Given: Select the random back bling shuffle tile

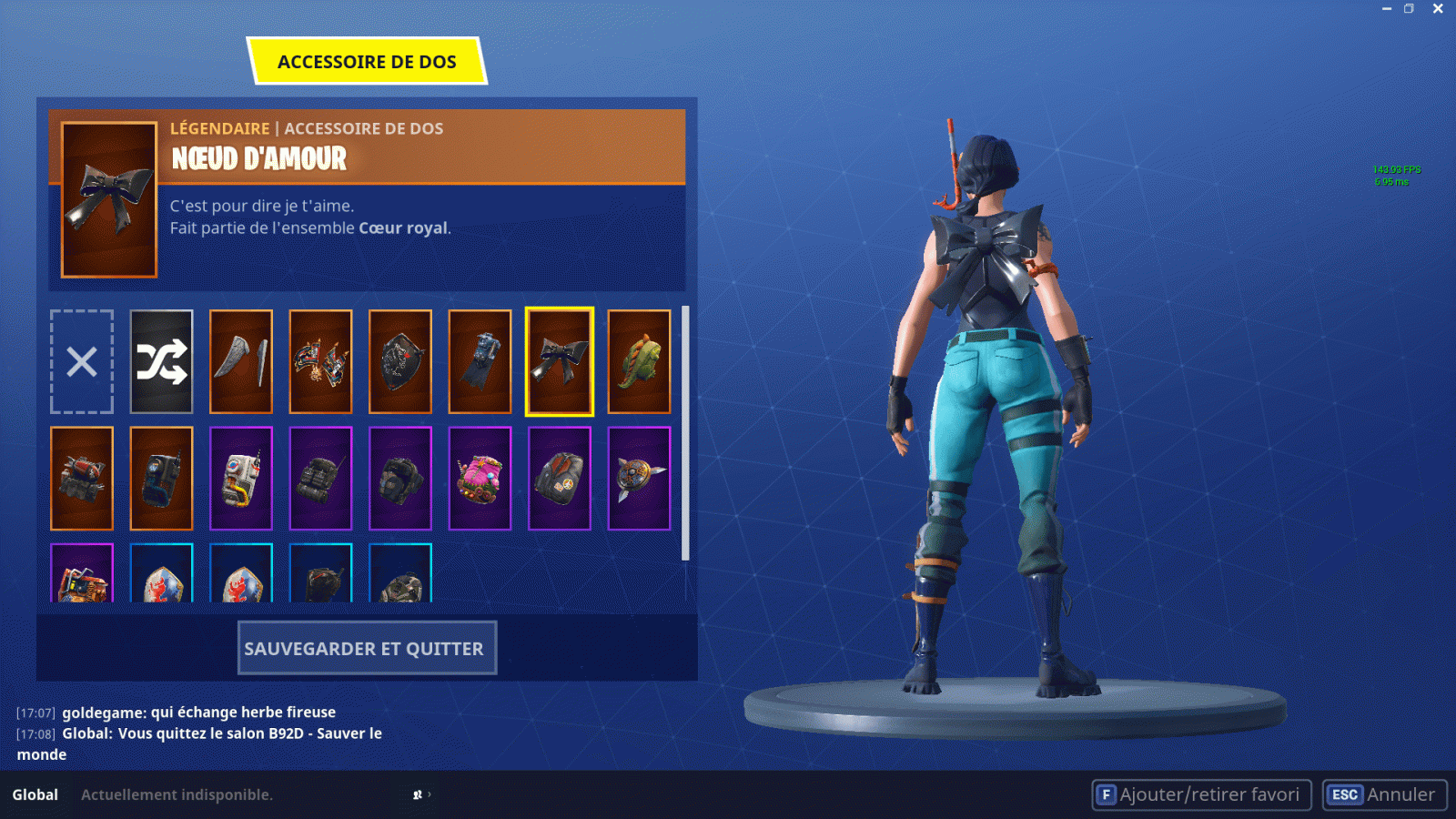Looking at the screenshot, I should click(x=161, y=361).
